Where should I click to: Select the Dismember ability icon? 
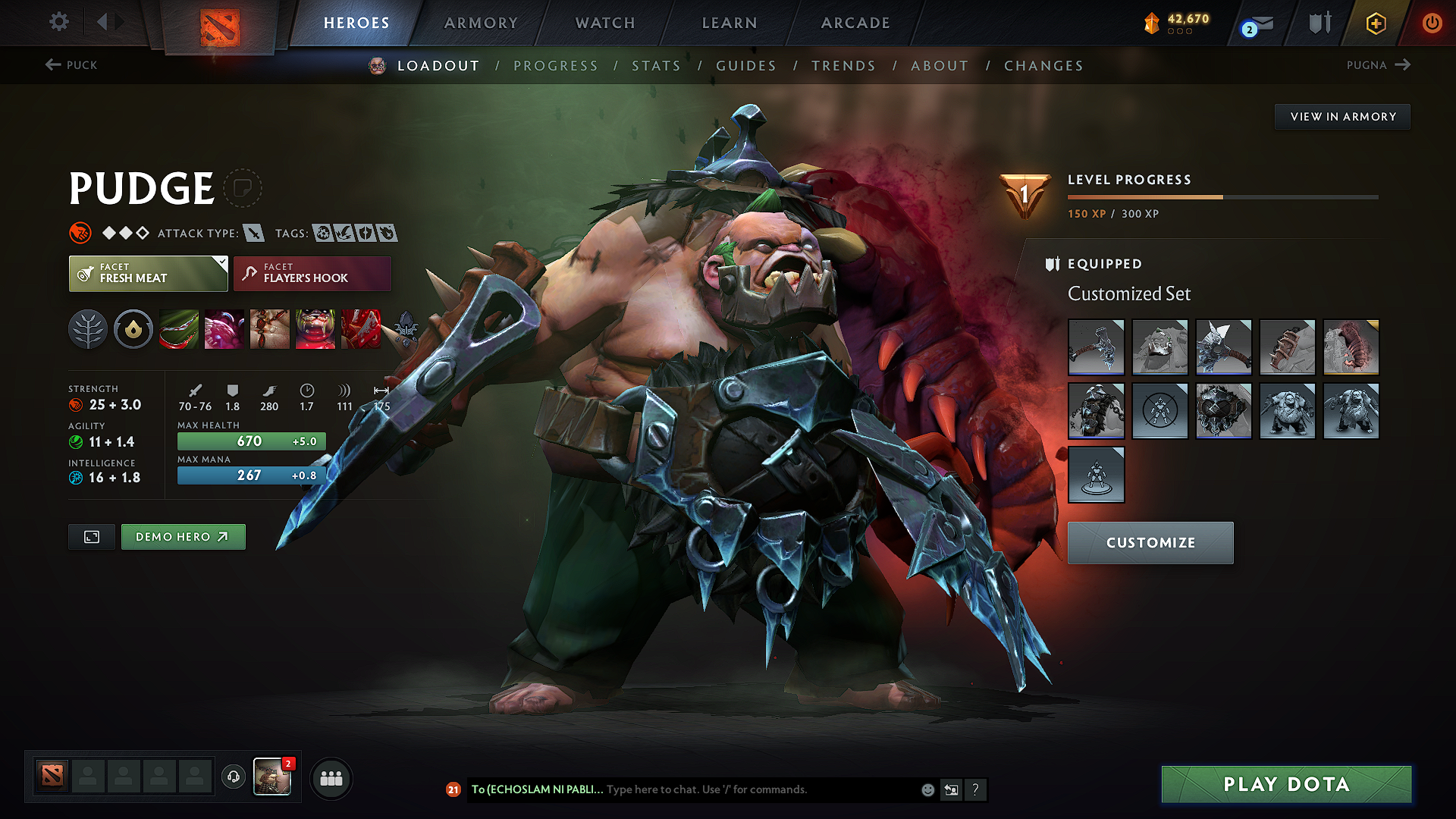315,329
